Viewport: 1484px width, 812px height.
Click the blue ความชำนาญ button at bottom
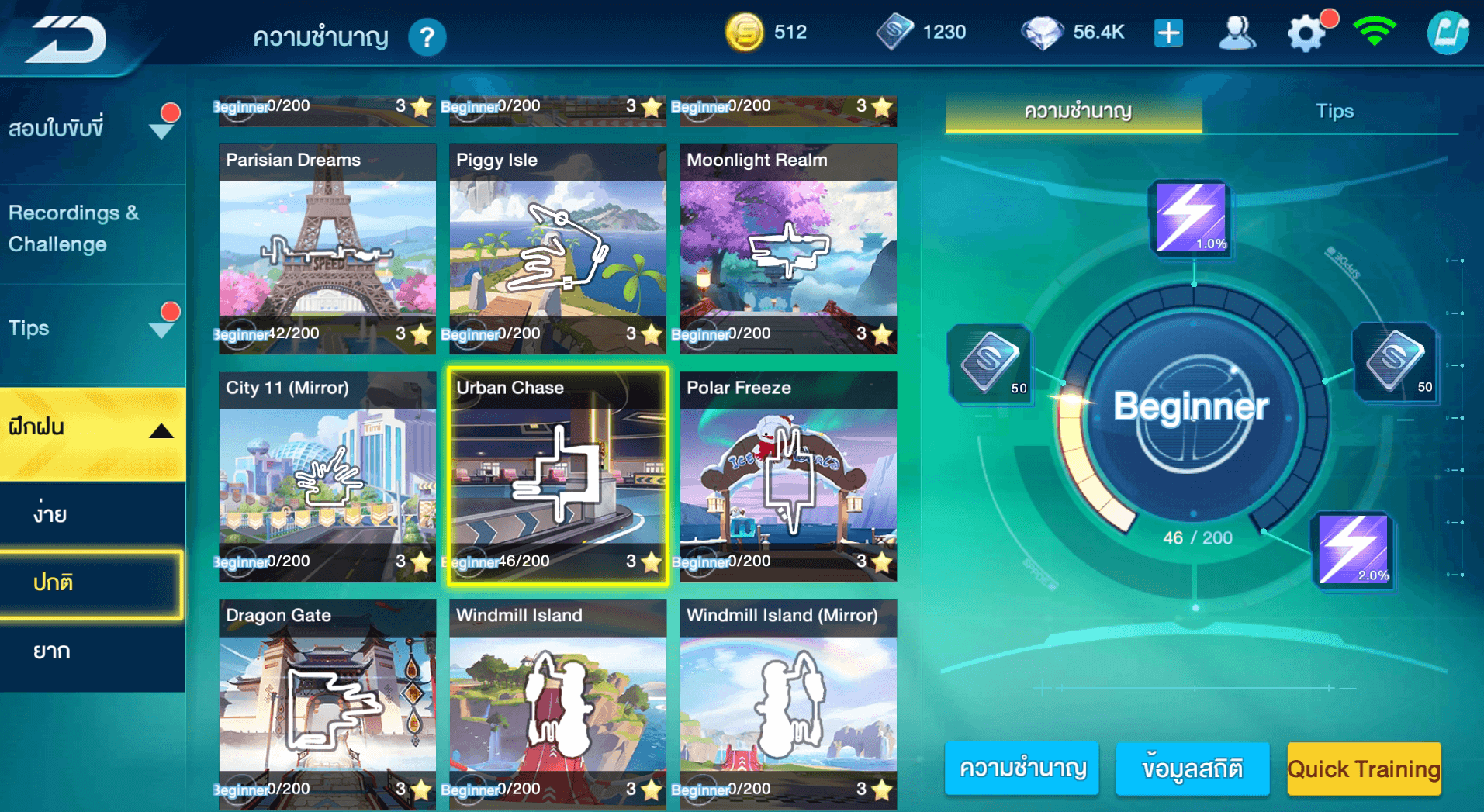1022,769
